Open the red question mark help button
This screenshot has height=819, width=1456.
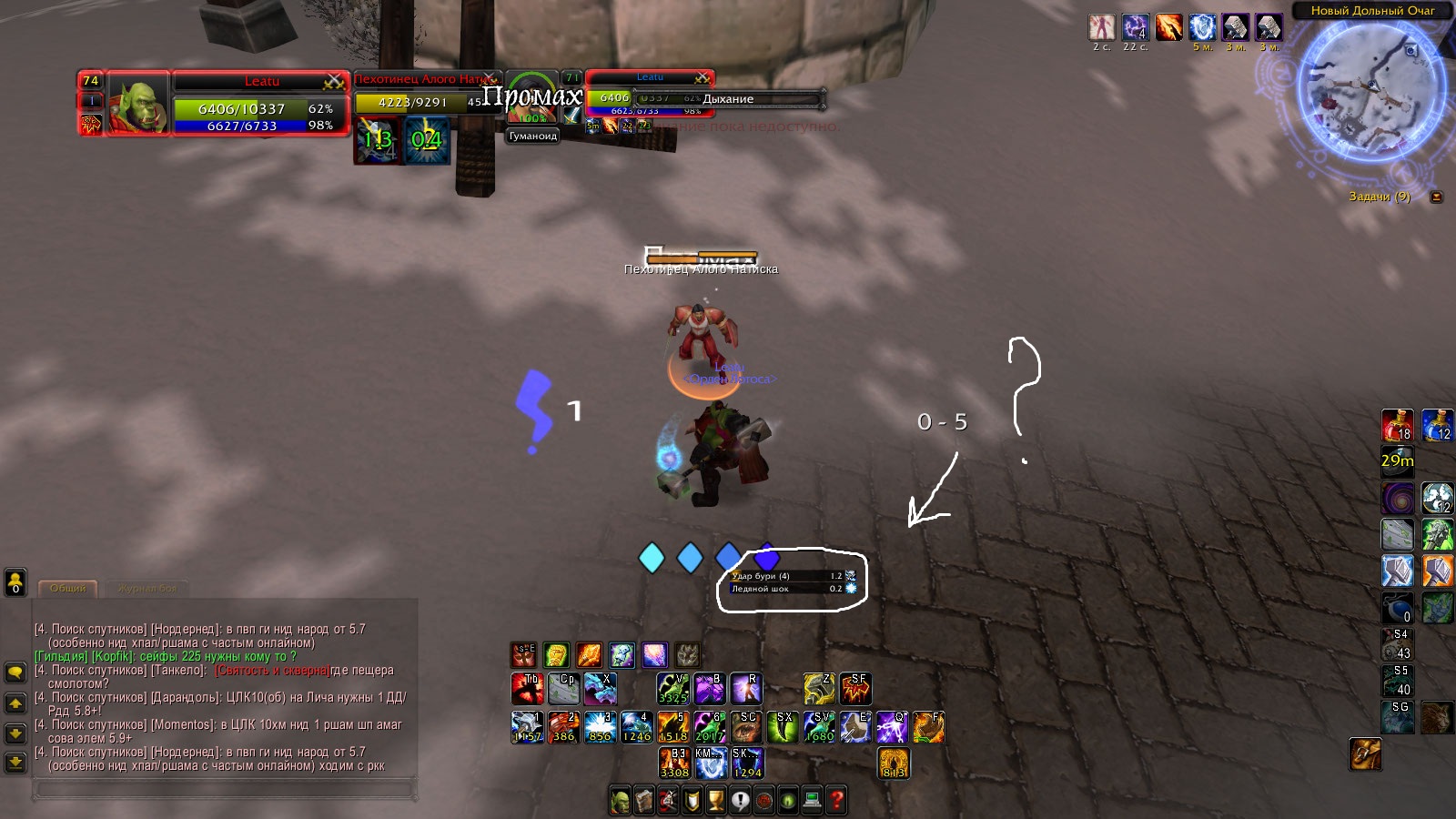836,801
